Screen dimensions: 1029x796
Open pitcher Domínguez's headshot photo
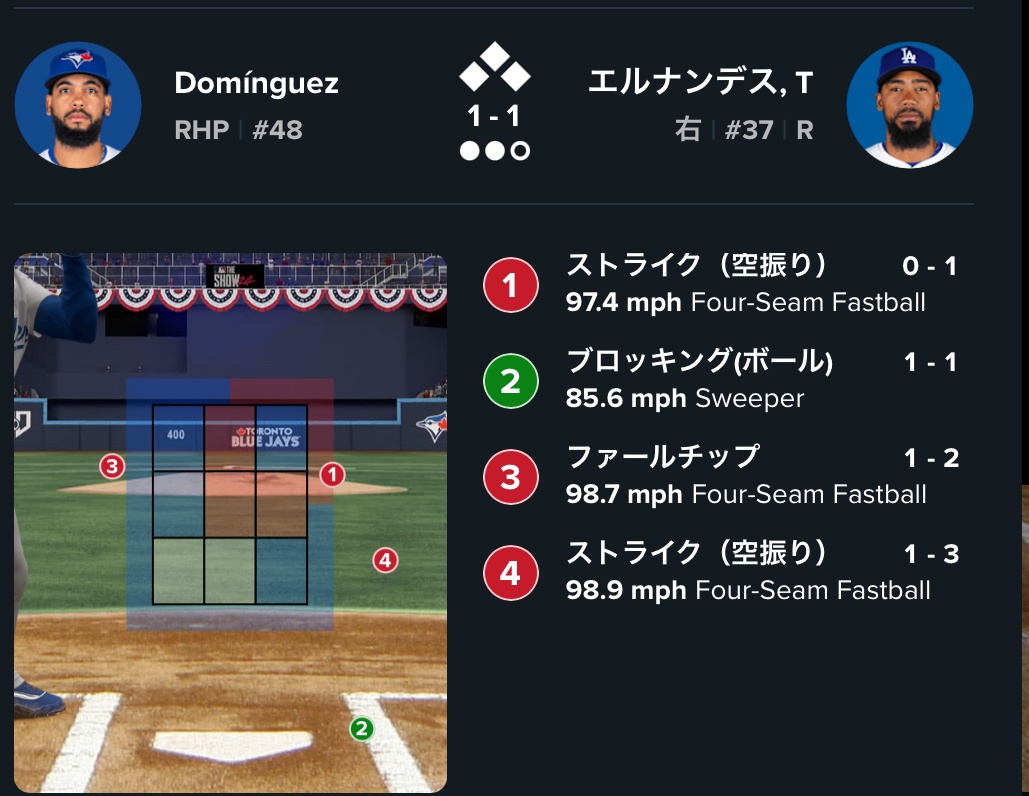tap(78, 104)
